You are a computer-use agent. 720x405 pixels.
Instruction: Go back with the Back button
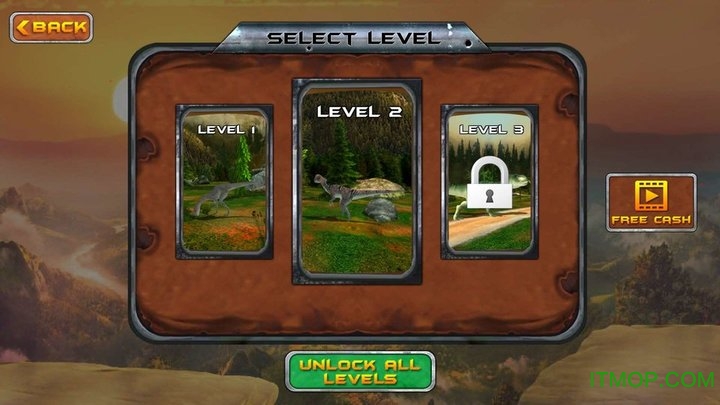pos(51,27)
